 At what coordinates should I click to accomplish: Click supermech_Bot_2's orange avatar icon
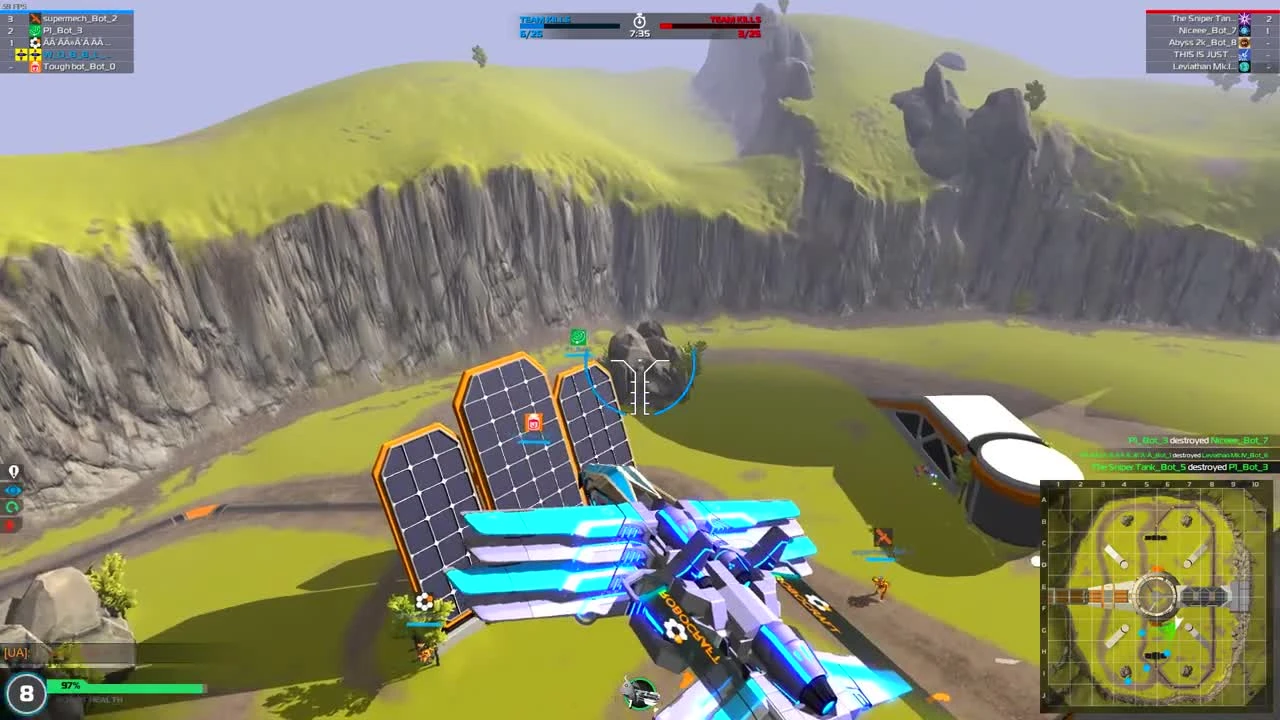click(x=35, y=17)
